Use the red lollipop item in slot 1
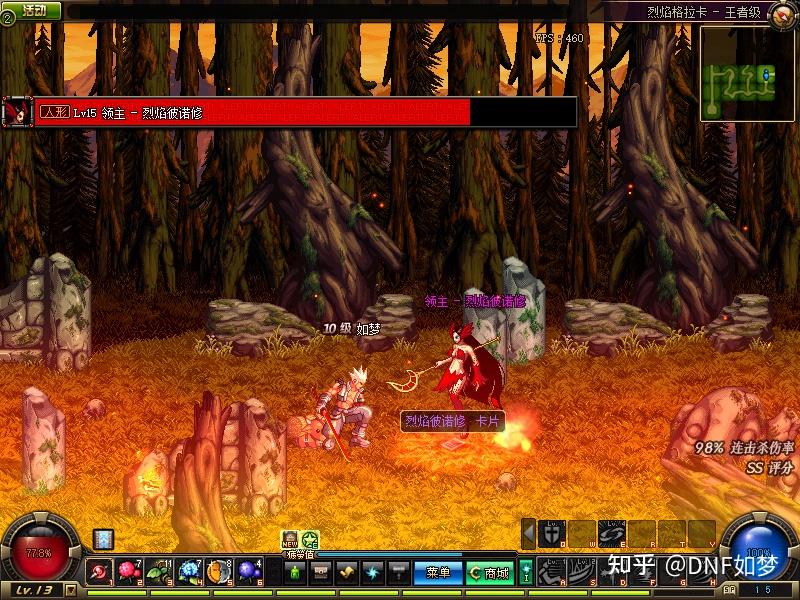 click(101, 572)
